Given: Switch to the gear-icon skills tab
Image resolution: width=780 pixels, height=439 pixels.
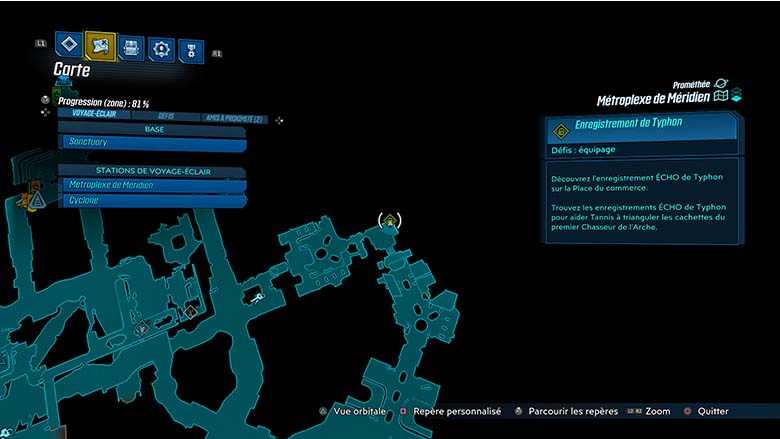Looking at the screenshot, I should (x=161, y=48).
